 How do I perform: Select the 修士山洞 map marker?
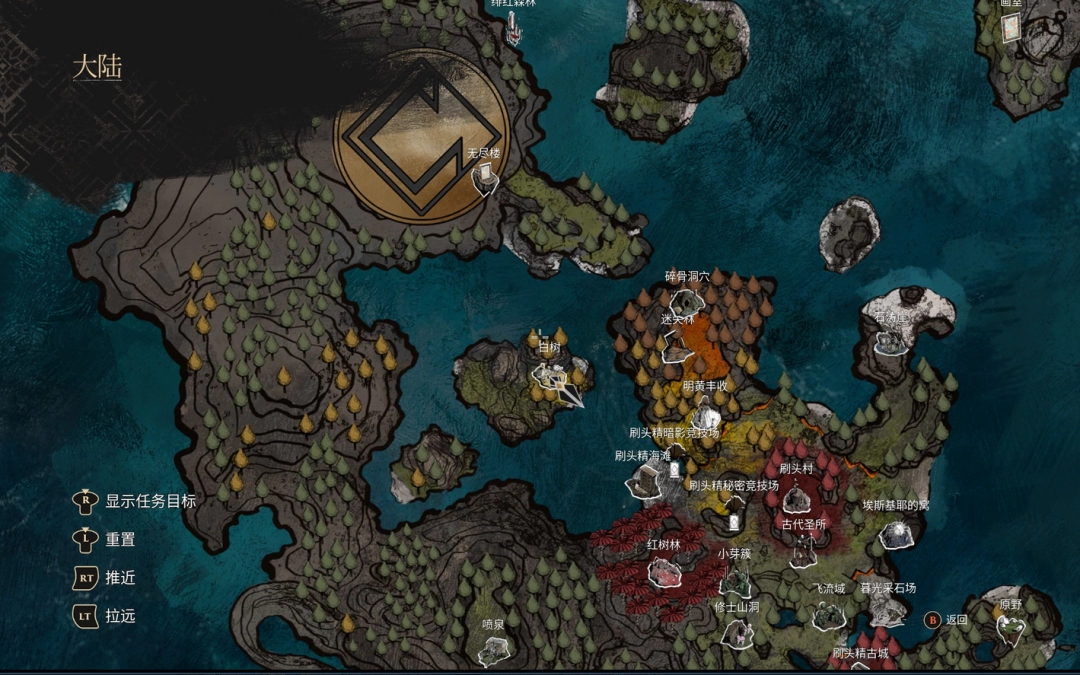coord(737,632)
